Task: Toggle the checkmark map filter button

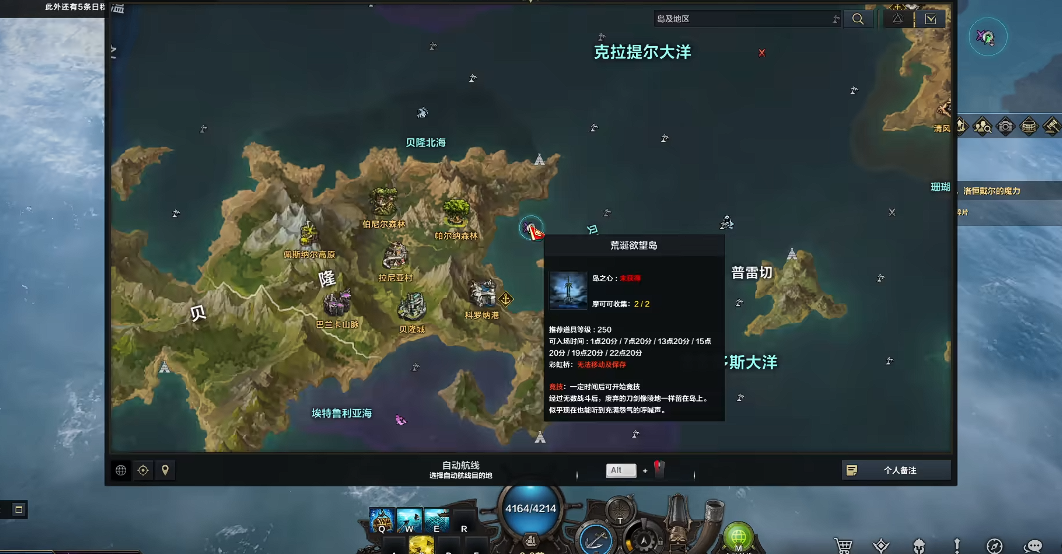Action: [932, 18]
